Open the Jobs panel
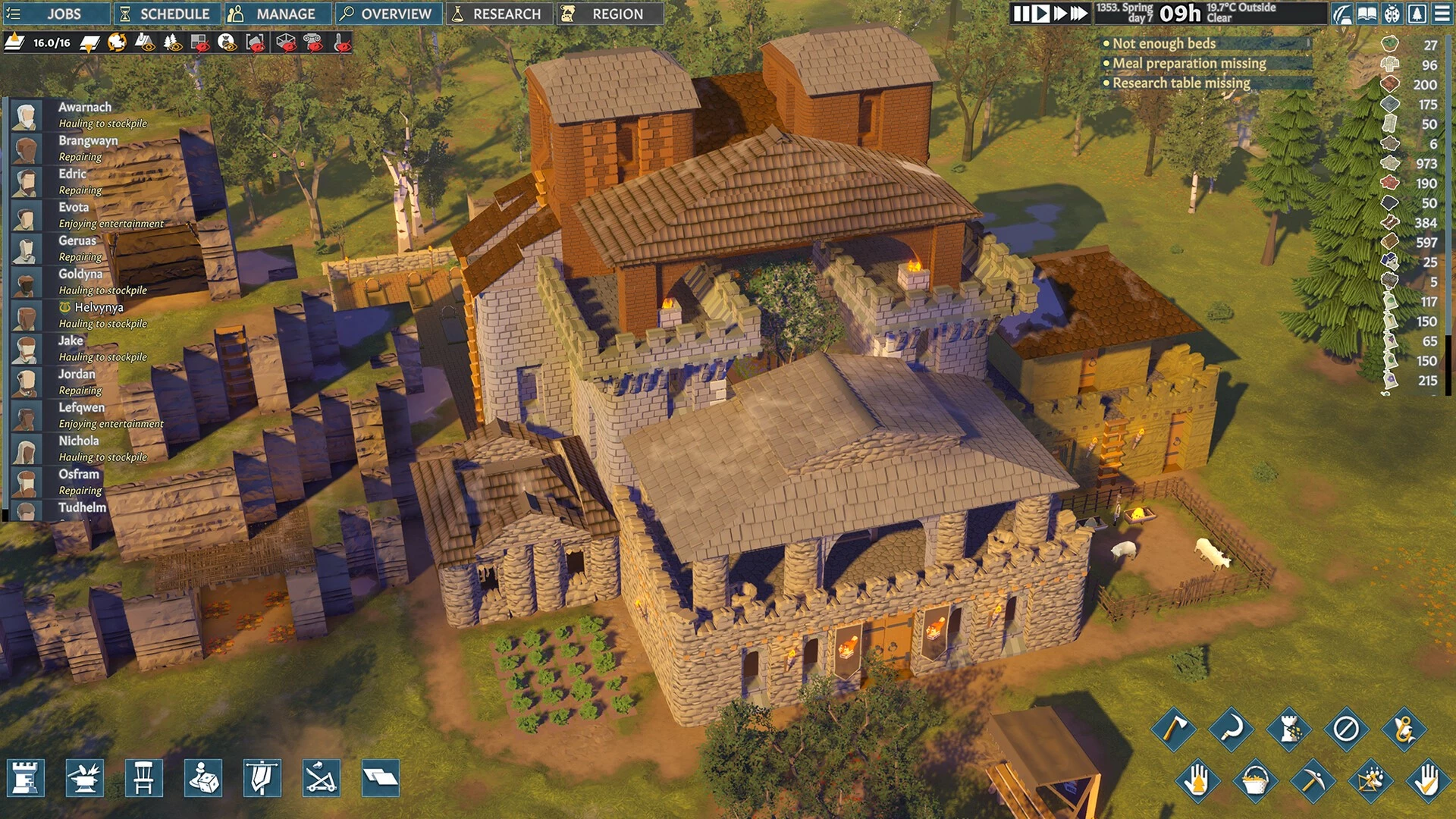The image size is (1456, 819). coord(55,14)
